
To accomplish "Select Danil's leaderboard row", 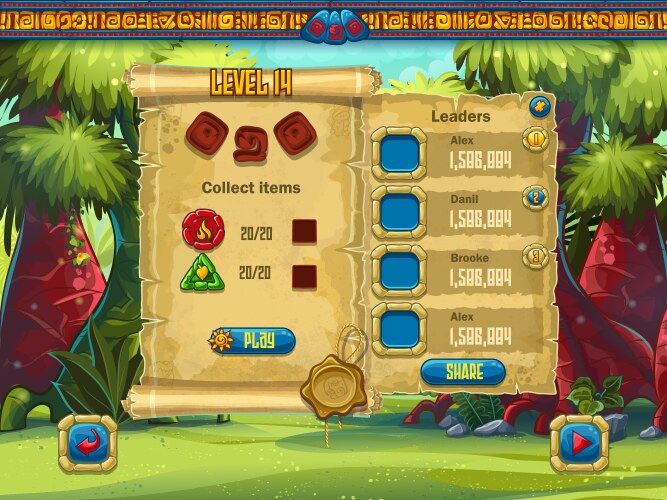I will 460,211.
